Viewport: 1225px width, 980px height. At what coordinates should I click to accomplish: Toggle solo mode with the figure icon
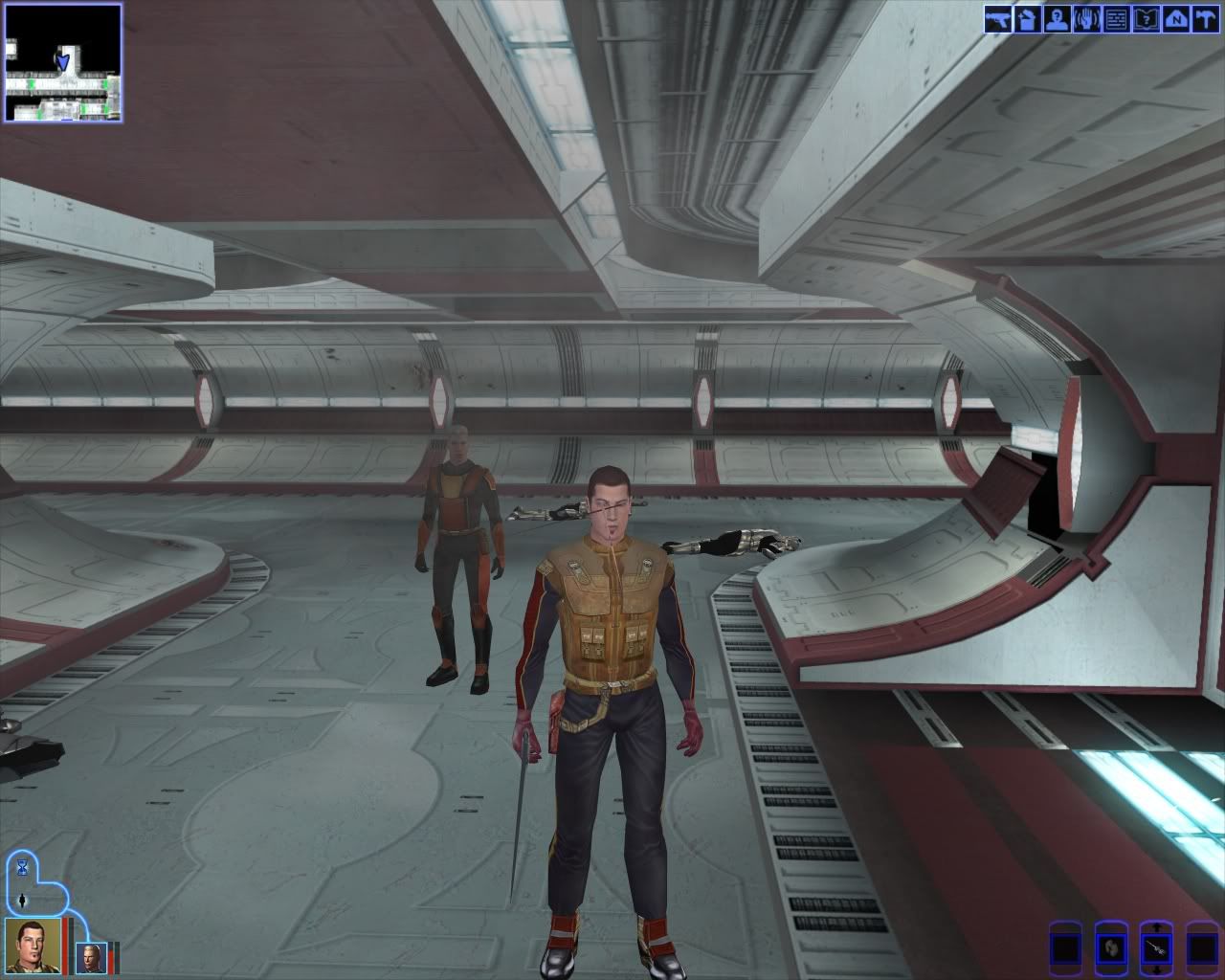click(23, 901)
